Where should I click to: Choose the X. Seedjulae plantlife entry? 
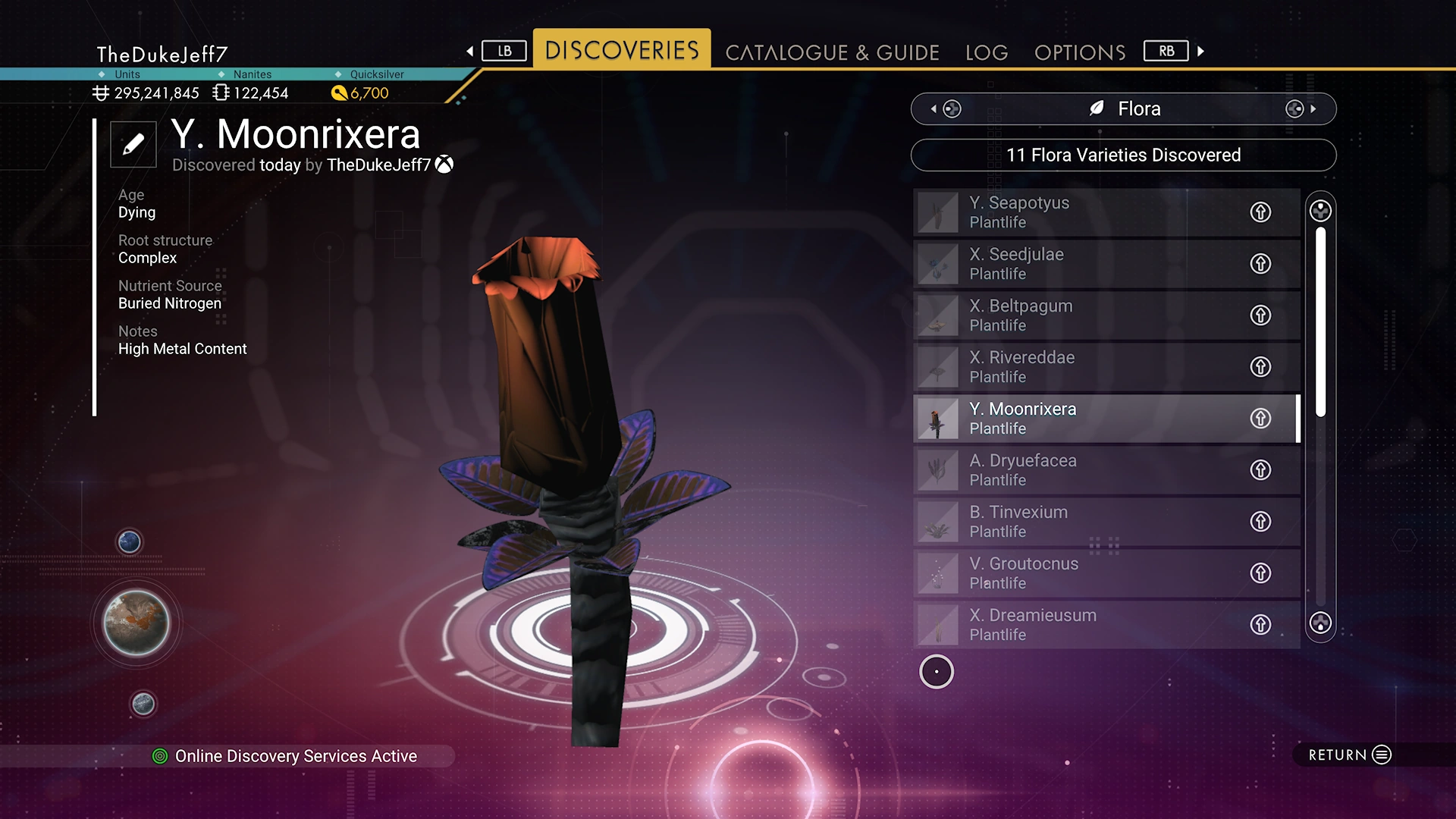(1077, 264)
